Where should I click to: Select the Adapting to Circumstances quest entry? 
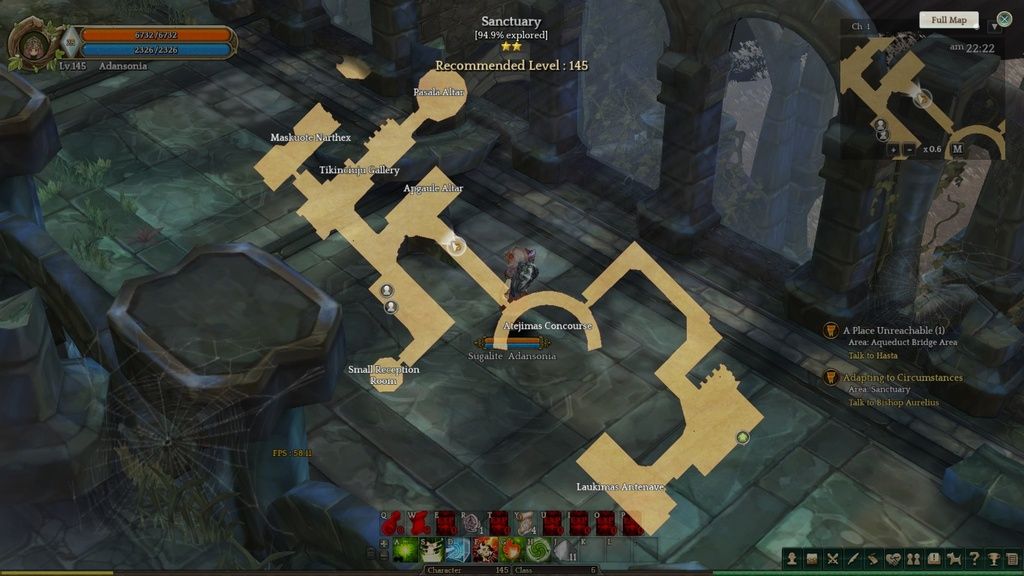902,378
